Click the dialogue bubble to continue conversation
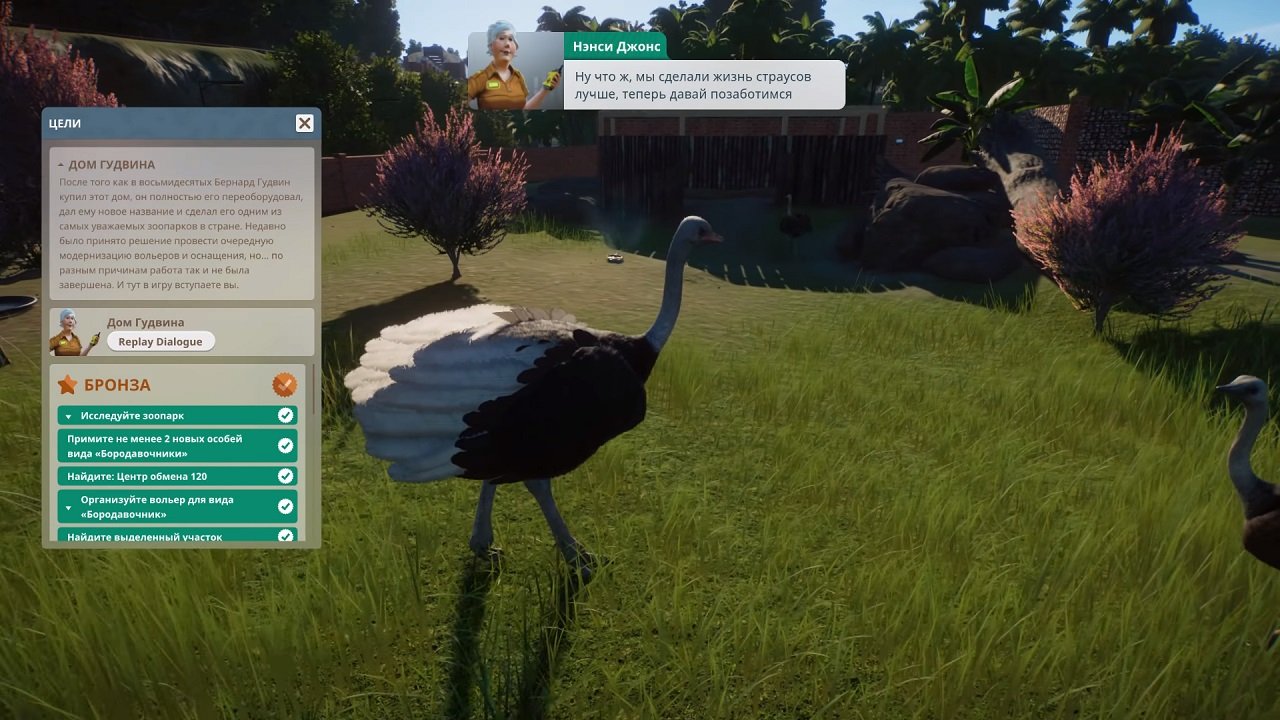 pyautogui.click(x=700, y=85)
